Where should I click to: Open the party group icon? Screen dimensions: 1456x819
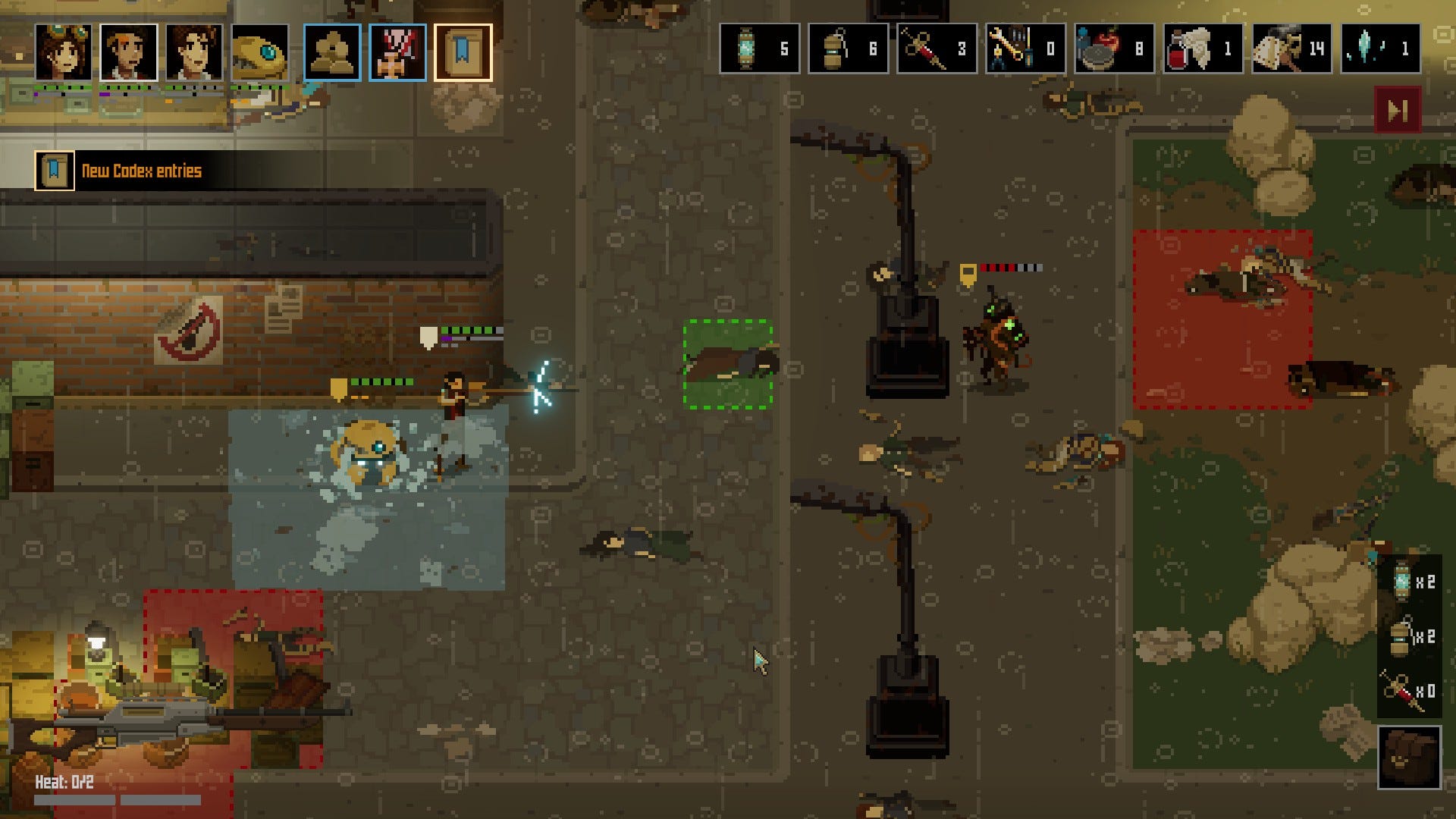pyautogui.click(x=332, y=52)
